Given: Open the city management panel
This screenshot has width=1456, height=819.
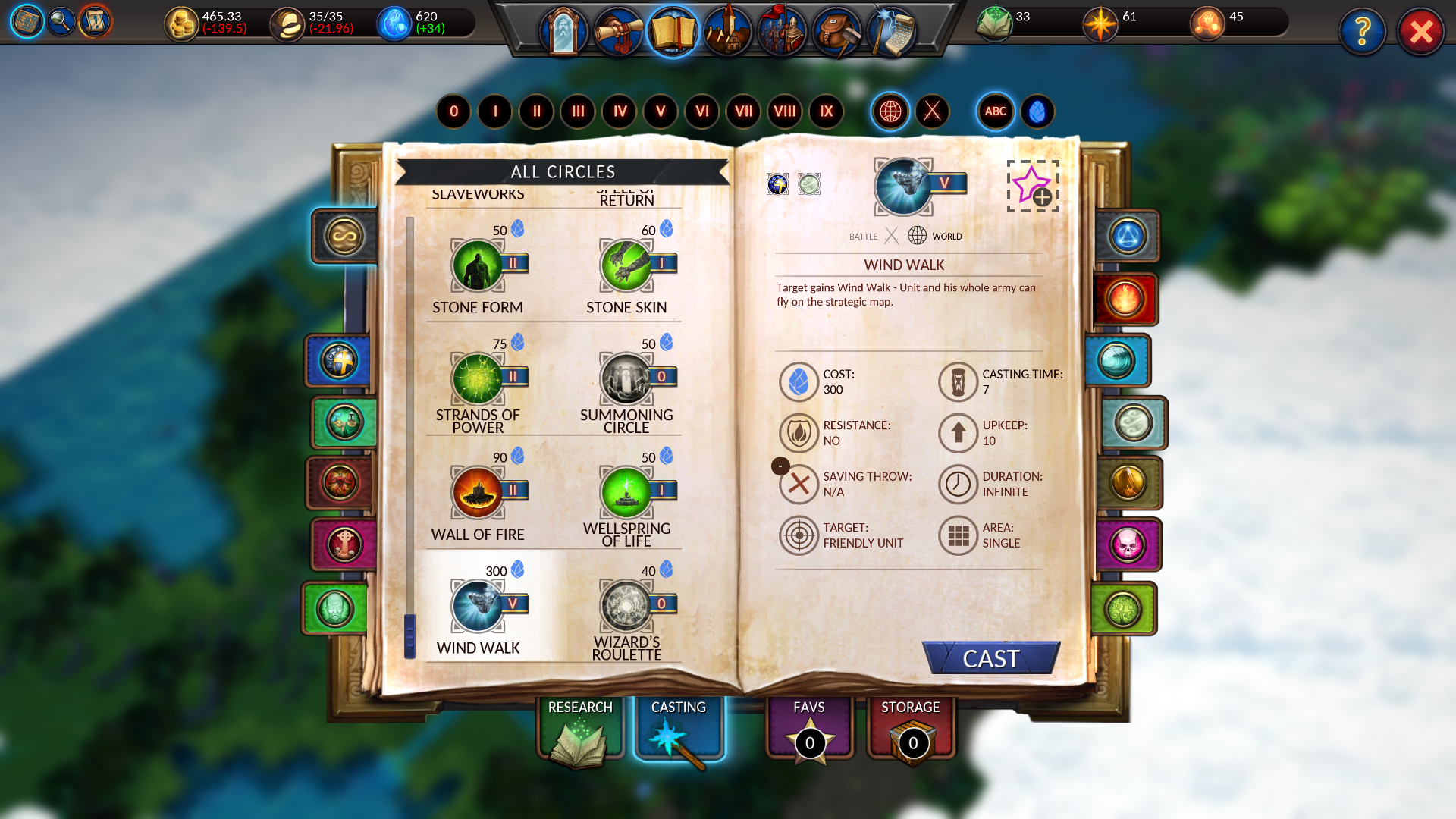Looking at the screenshot, I should (x=728, y=32).
